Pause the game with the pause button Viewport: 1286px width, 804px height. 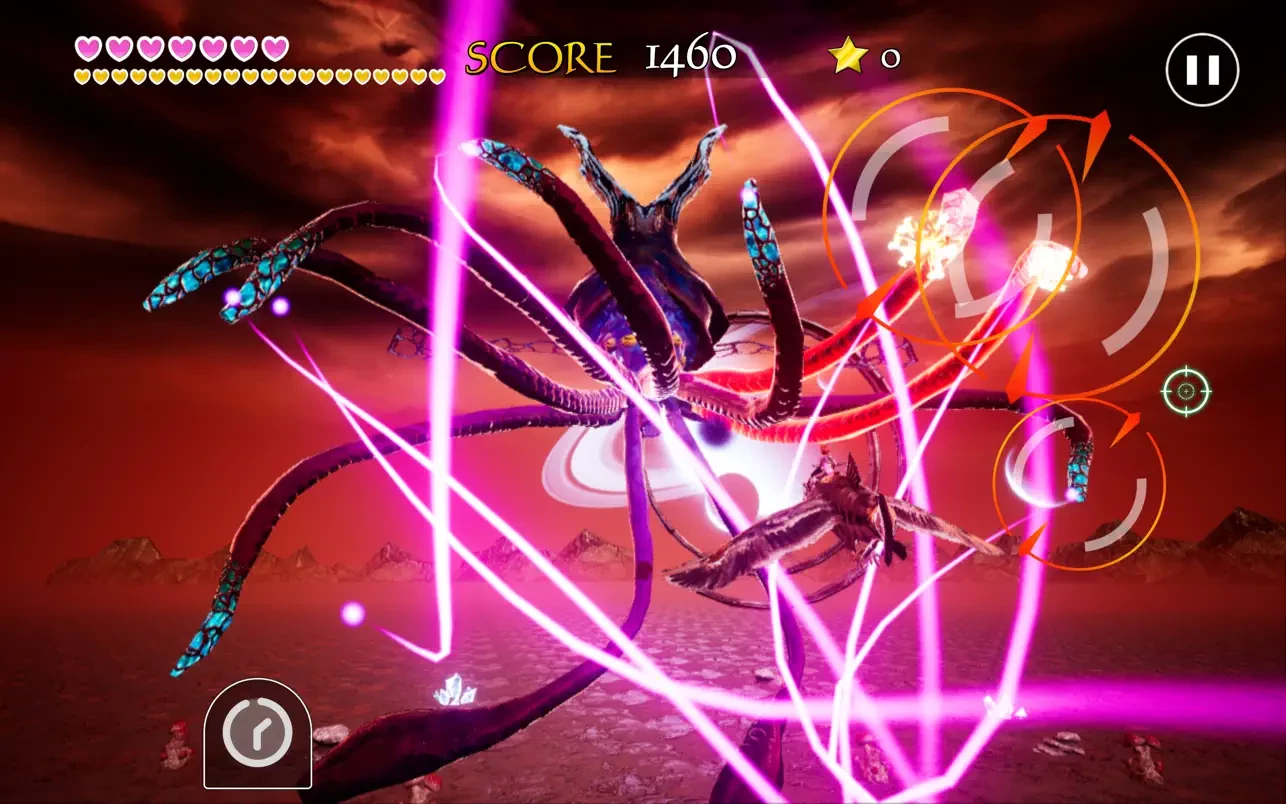(1202, 70)
